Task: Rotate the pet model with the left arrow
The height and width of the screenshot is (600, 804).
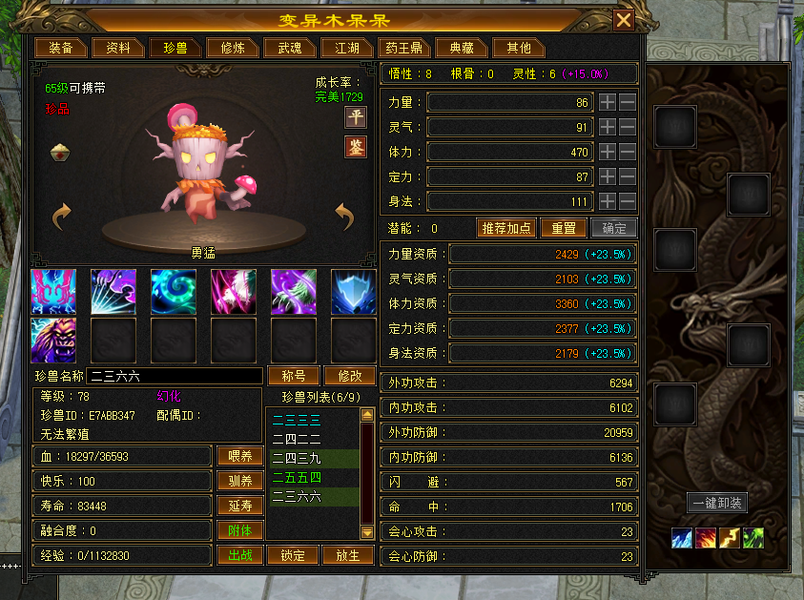Action: pos(62,215)
